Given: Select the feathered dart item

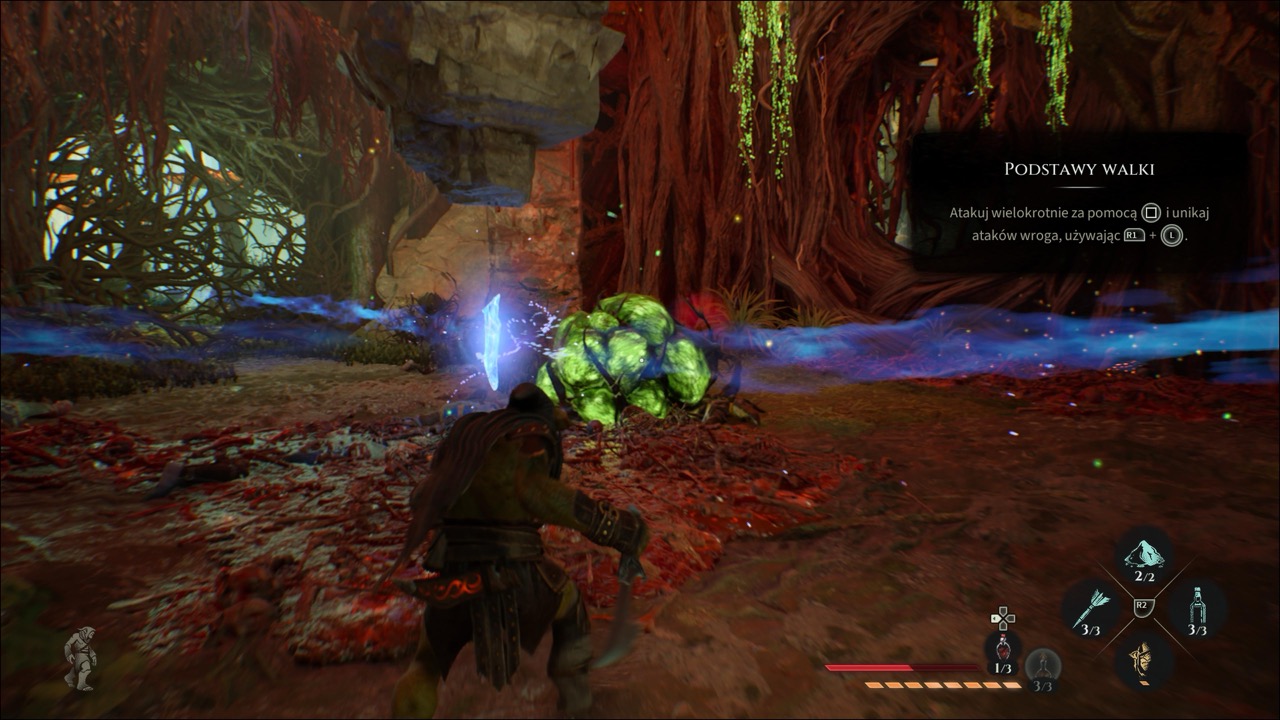Looking at the screenshot, I should (x=1090, y=608).
